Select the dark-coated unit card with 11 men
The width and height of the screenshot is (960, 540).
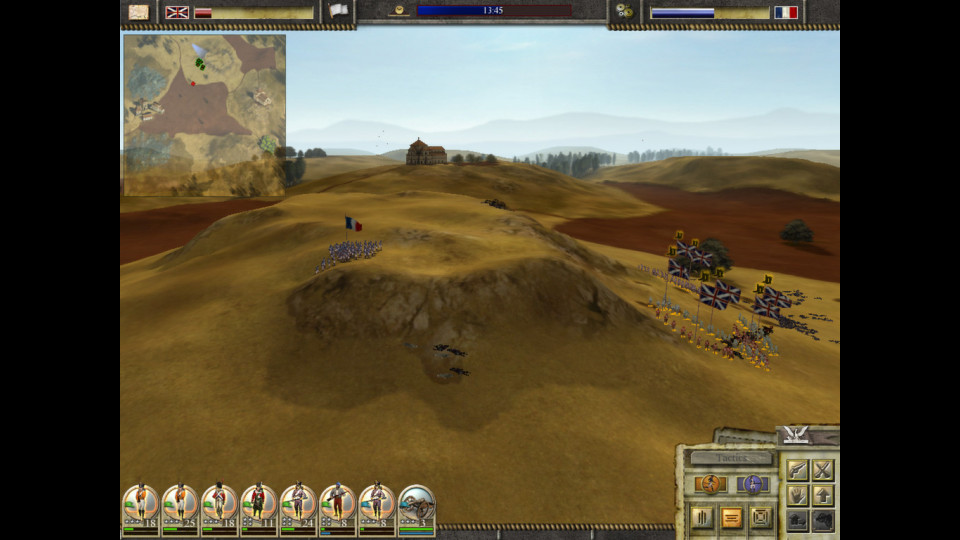click(x=259, y=508)
